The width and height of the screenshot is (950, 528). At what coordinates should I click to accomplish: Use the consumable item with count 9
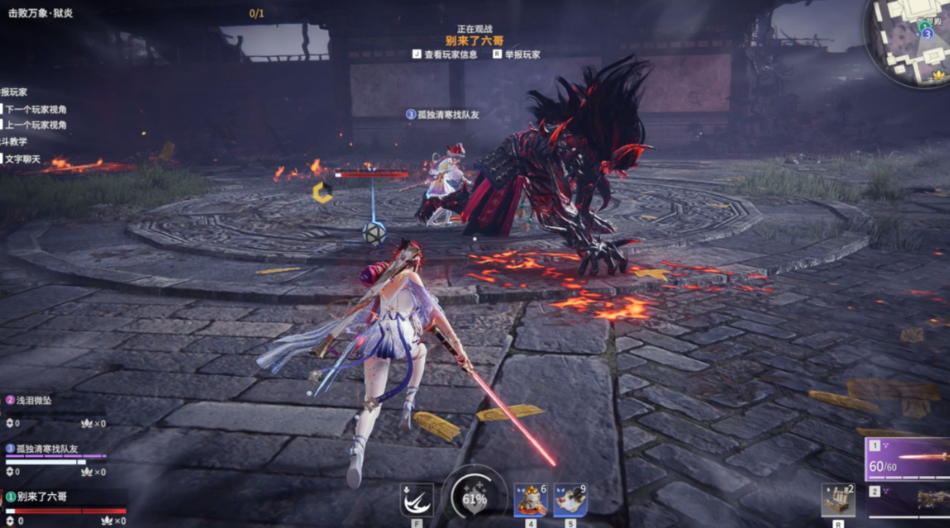(570, 499)
